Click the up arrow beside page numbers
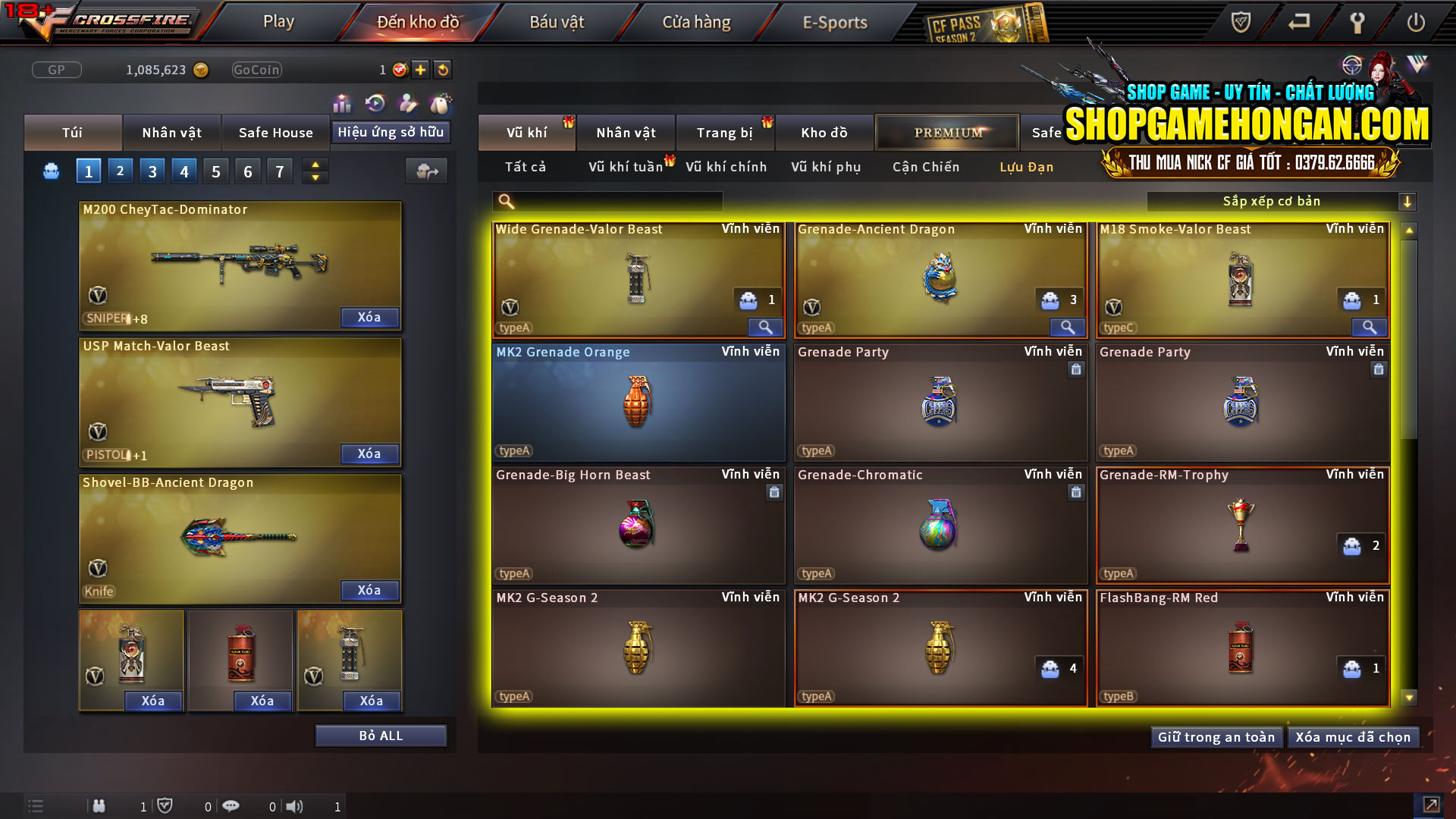 [x=315, y=164]
